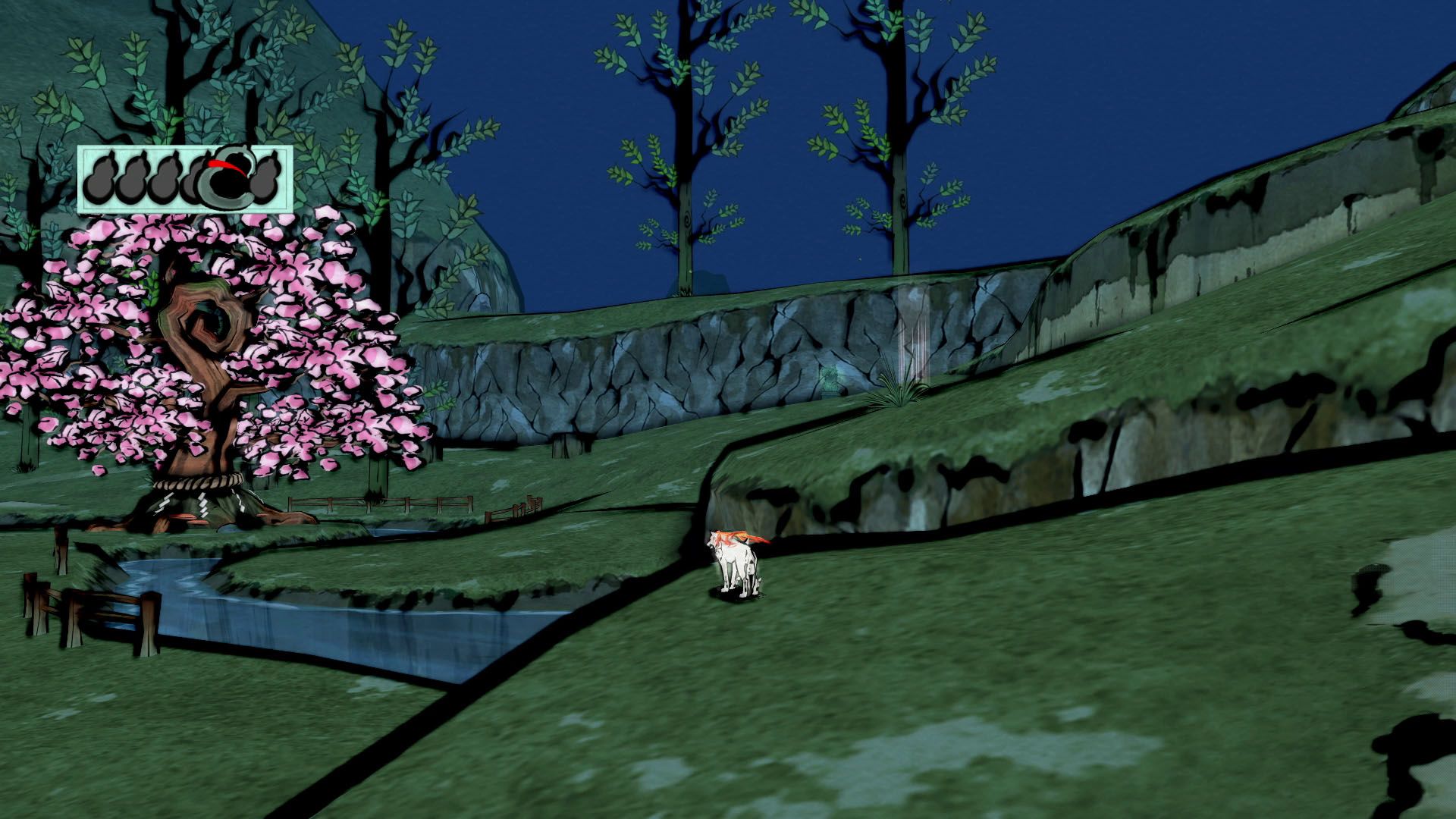1456x819 pixels.
Task: Select the third solar energy gourd
Action: [x=166, y=178]
